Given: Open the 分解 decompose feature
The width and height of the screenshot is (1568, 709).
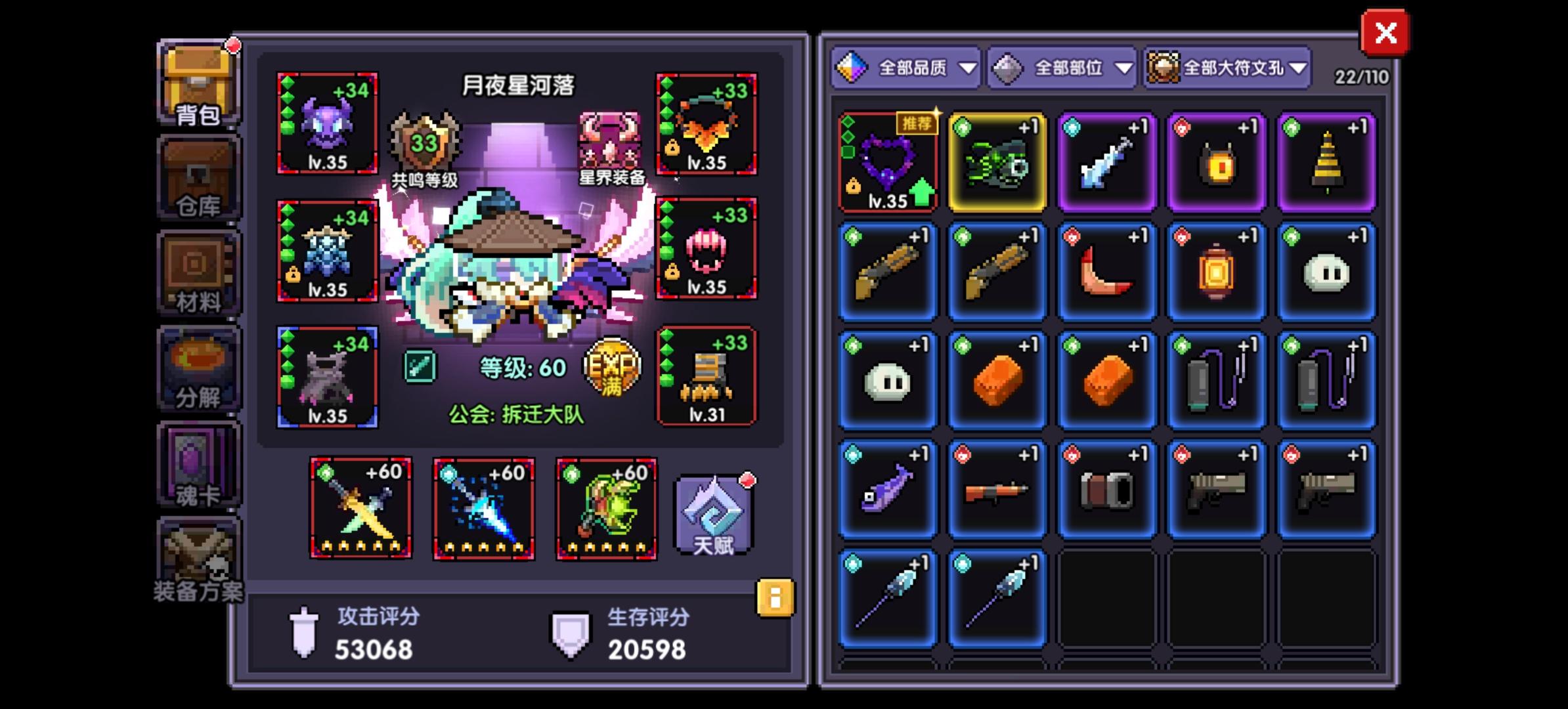Looking at the screenshot, I should [x=197, y=368].
